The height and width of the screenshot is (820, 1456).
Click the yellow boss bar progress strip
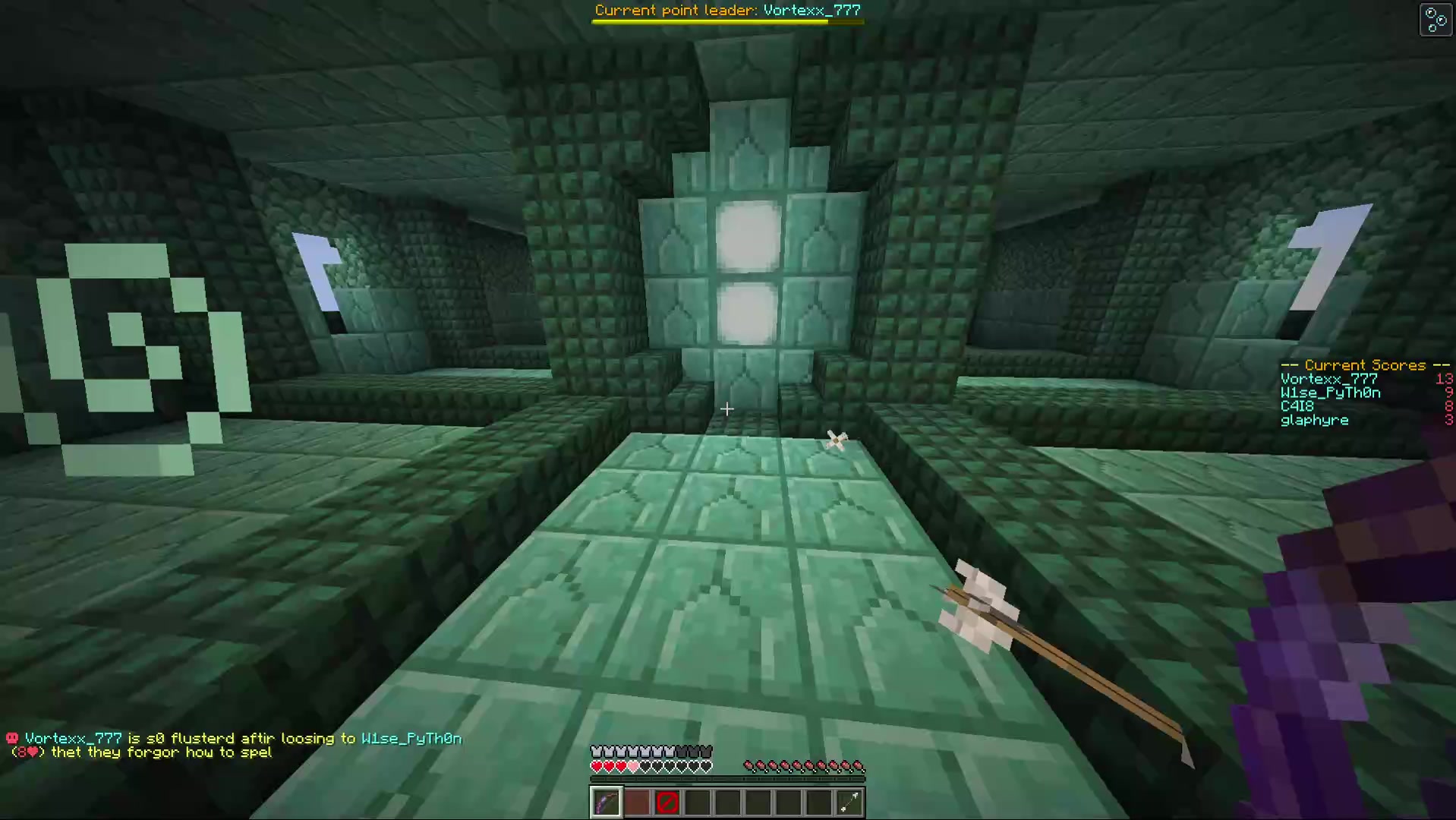tap(710, 21)
